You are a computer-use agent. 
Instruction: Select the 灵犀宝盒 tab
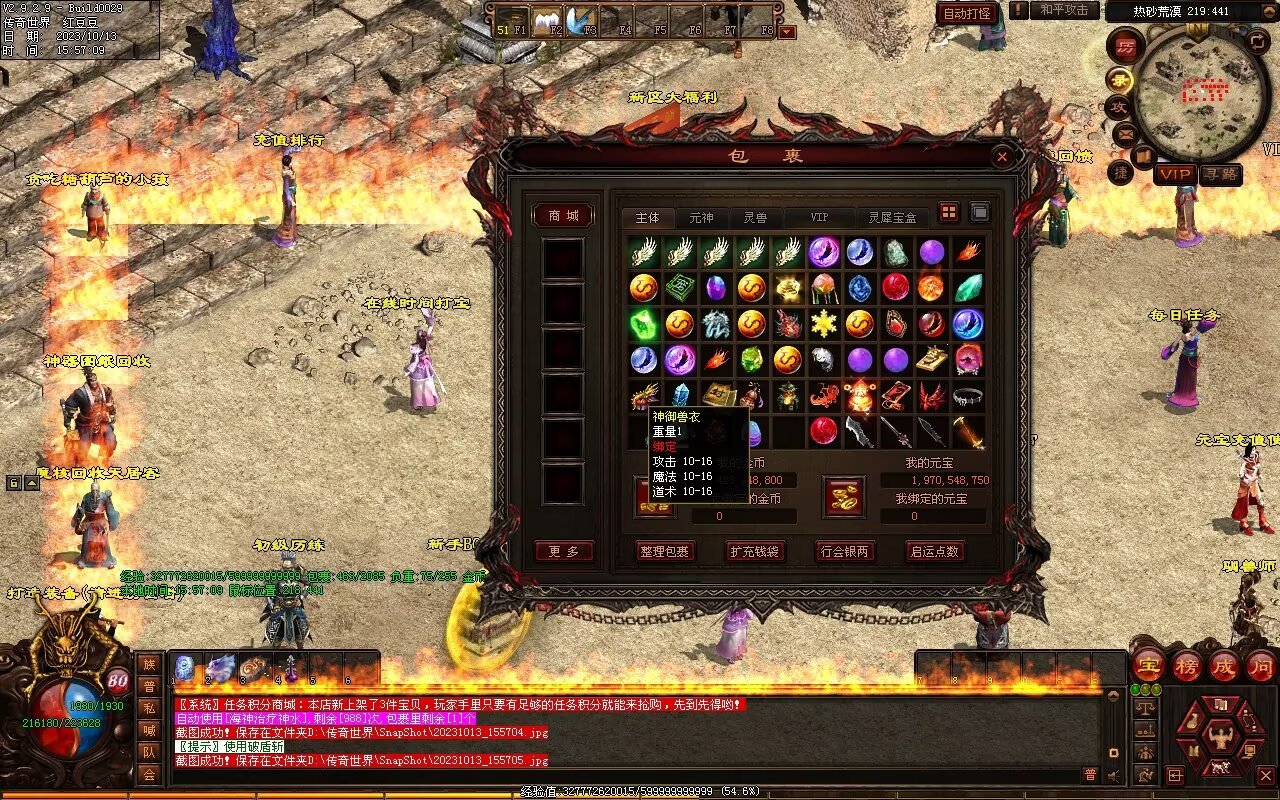(x=892, y=218)
